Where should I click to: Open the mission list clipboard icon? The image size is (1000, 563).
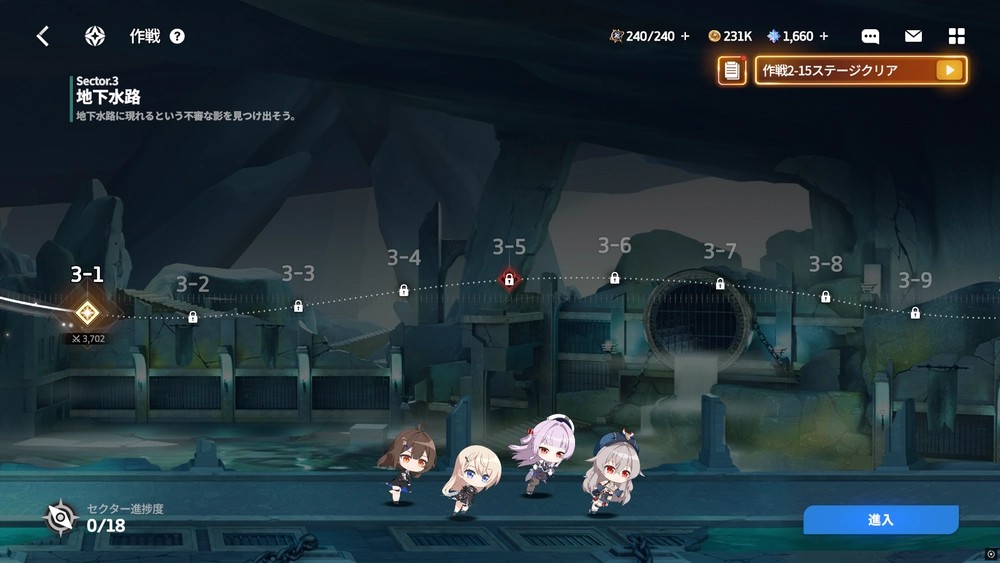[732, 70]
